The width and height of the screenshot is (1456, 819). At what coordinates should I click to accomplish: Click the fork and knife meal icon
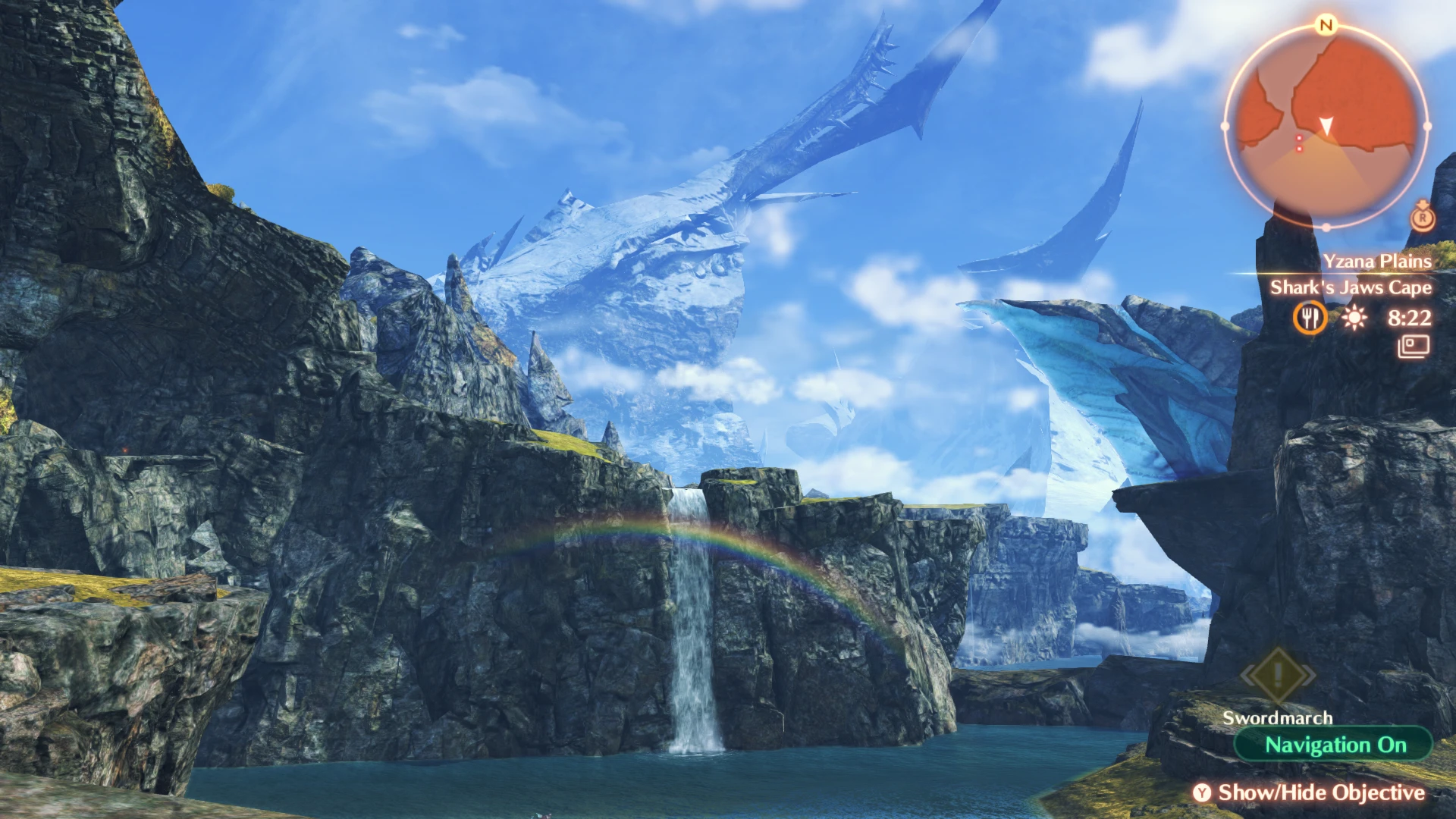(x=1310, y=318)
